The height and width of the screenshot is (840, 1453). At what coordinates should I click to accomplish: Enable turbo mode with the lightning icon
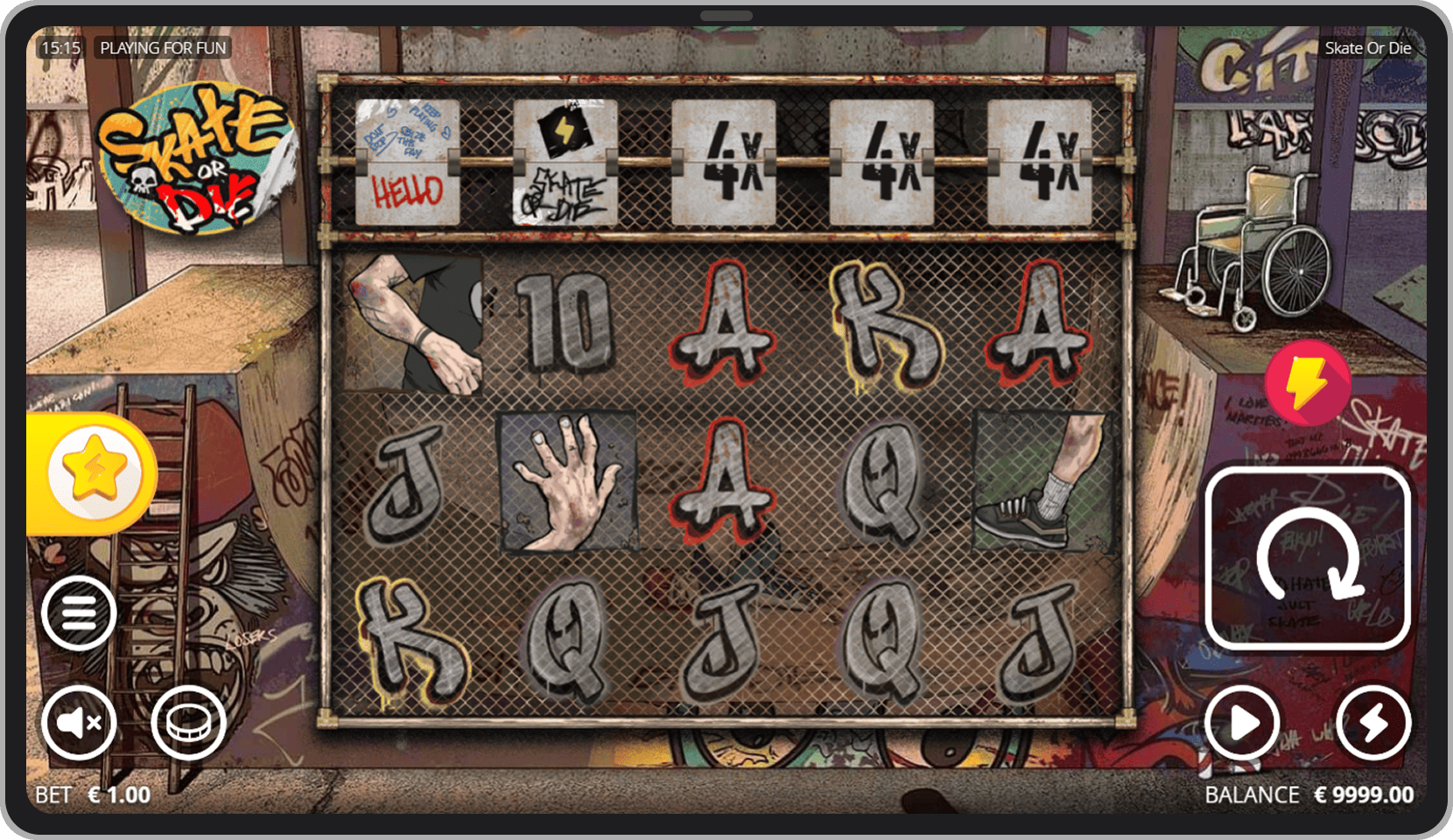1372,723
